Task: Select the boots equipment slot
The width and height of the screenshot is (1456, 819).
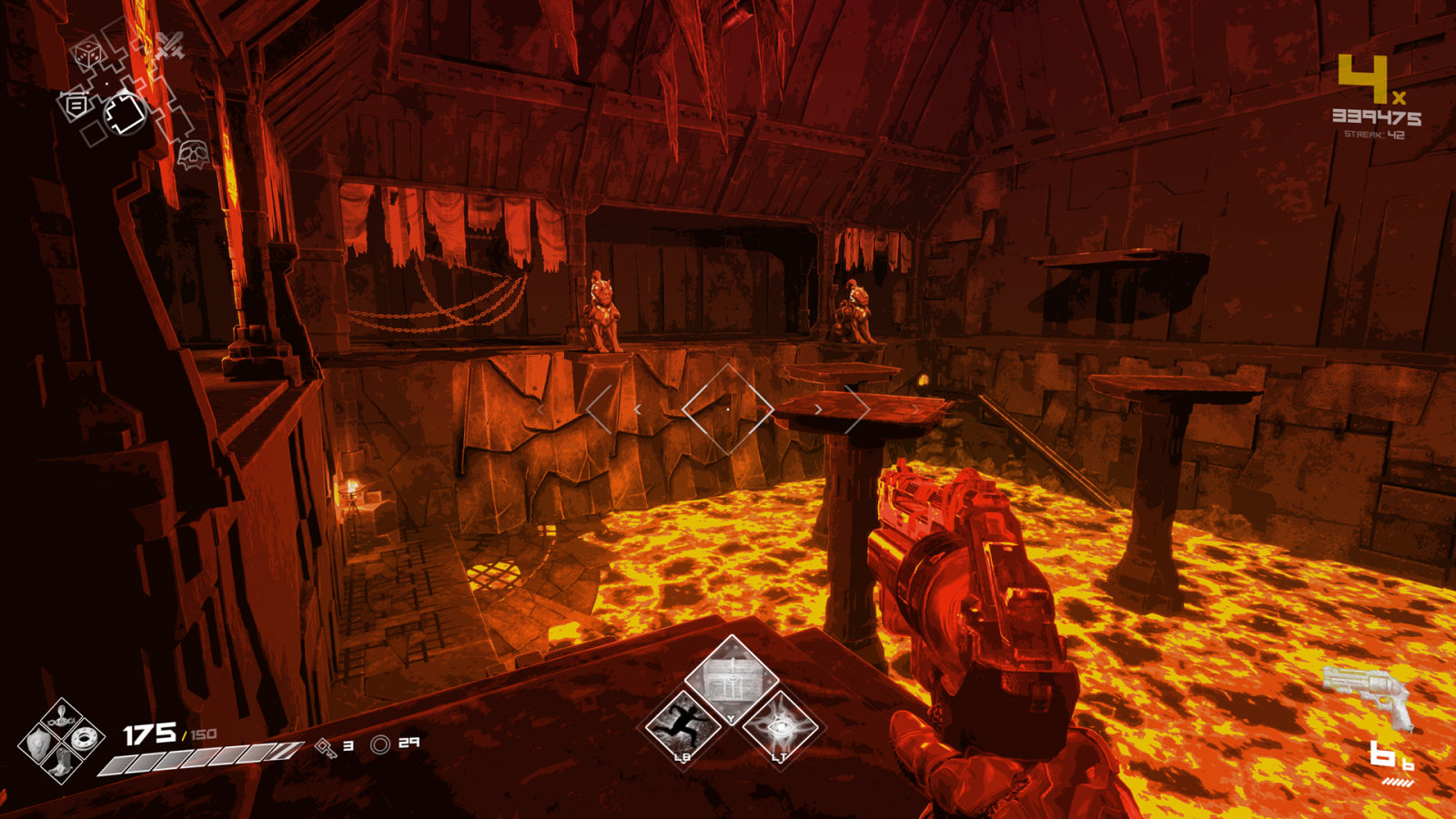Action: click(x=61, y=763)
